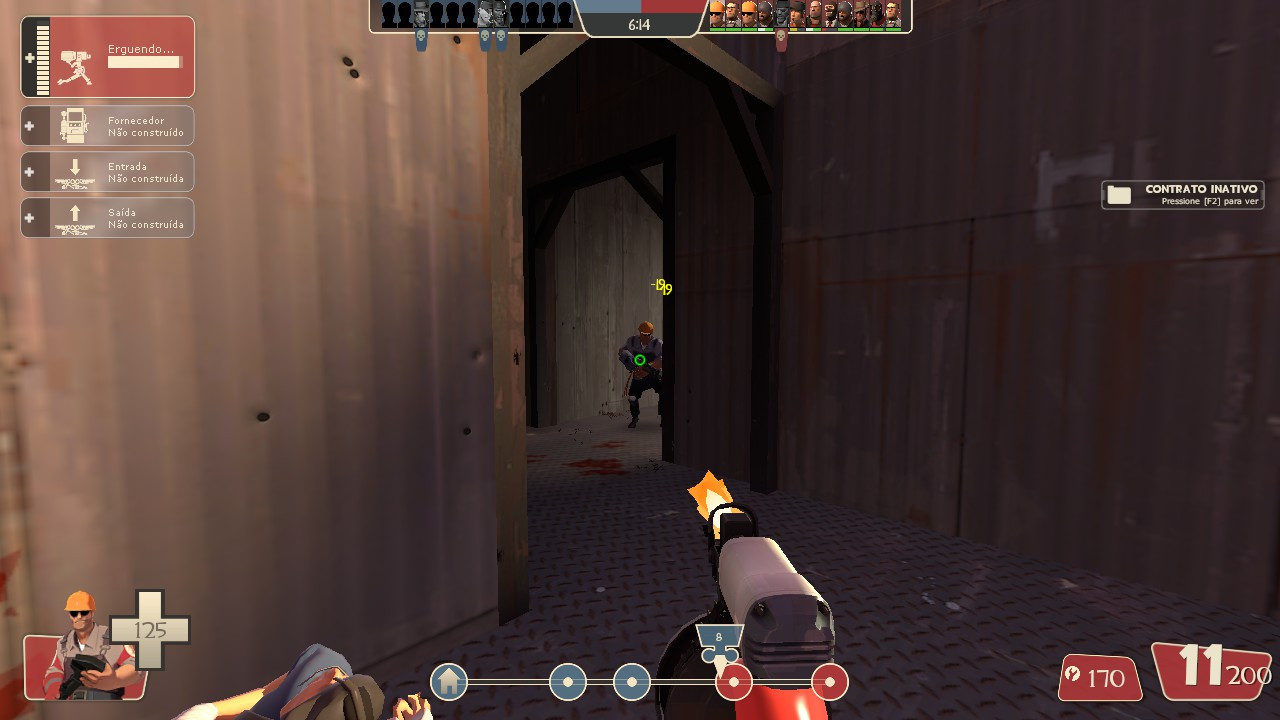Expand the Erguendo sentry build panel

click(x=107, y=57)
